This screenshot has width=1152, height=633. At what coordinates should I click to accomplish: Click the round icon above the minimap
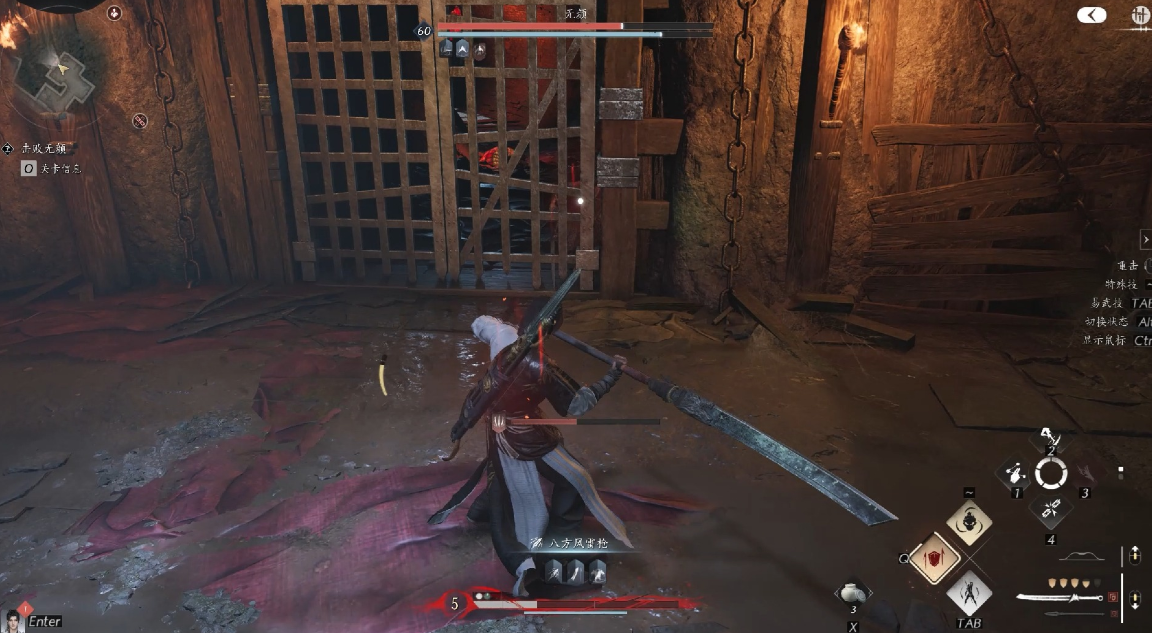[114, 13]
